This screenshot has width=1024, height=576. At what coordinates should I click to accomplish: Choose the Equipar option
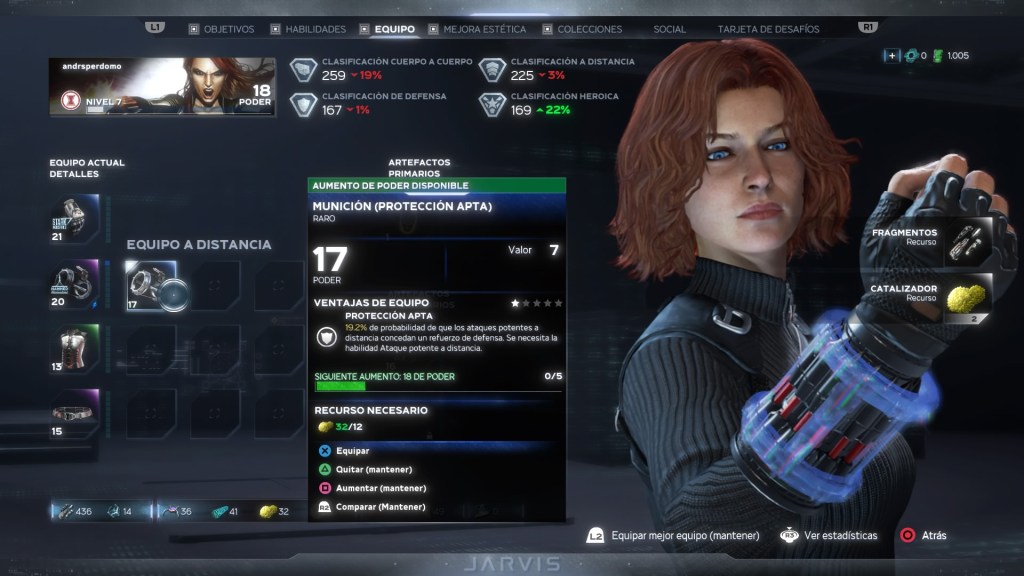click(x=352, y=451)
